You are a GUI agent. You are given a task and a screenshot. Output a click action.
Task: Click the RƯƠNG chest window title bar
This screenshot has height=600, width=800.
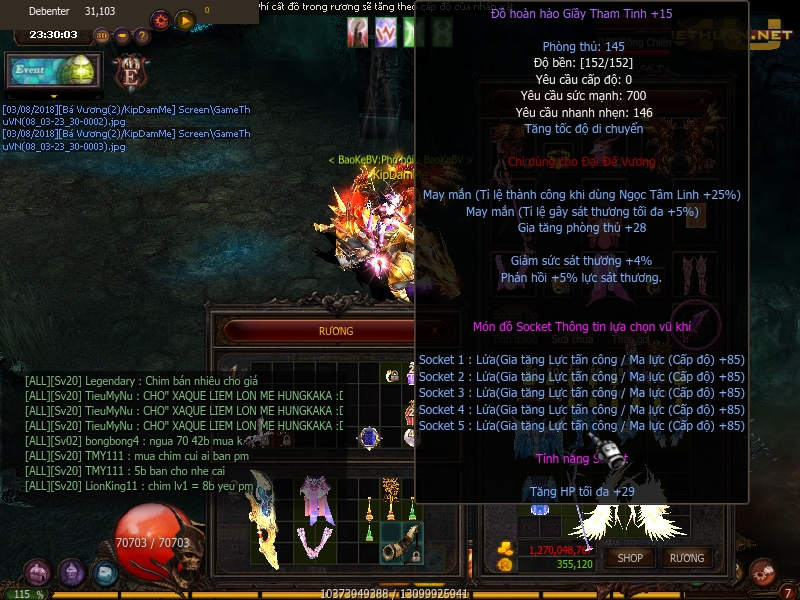[335, 330]
